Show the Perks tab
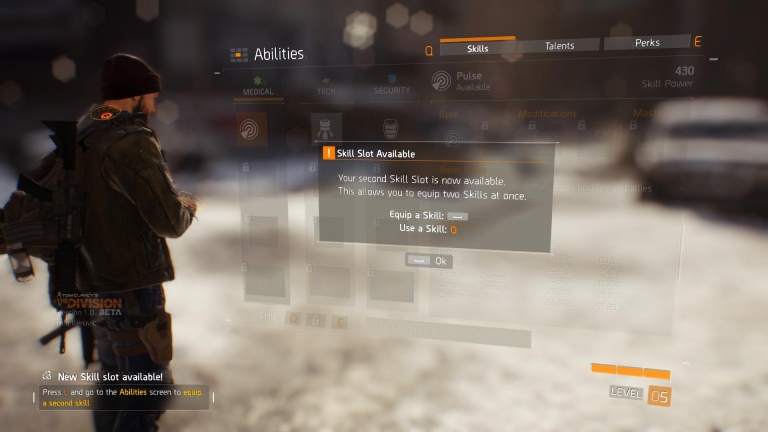The image size is (768, 432). click(x=647, y=43)
